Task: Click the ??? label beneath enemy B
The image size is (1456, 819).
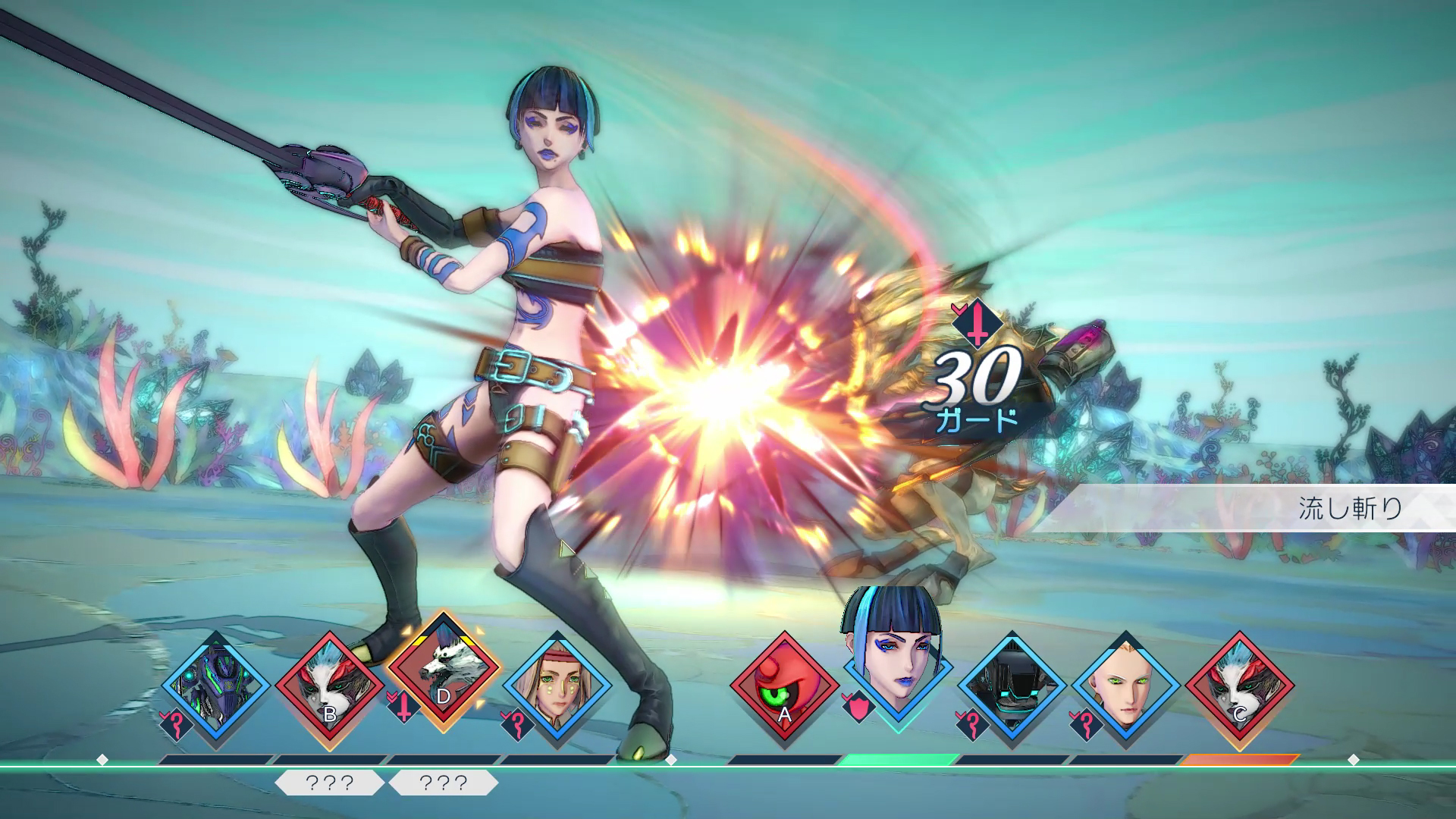Action: coord(329,783)
